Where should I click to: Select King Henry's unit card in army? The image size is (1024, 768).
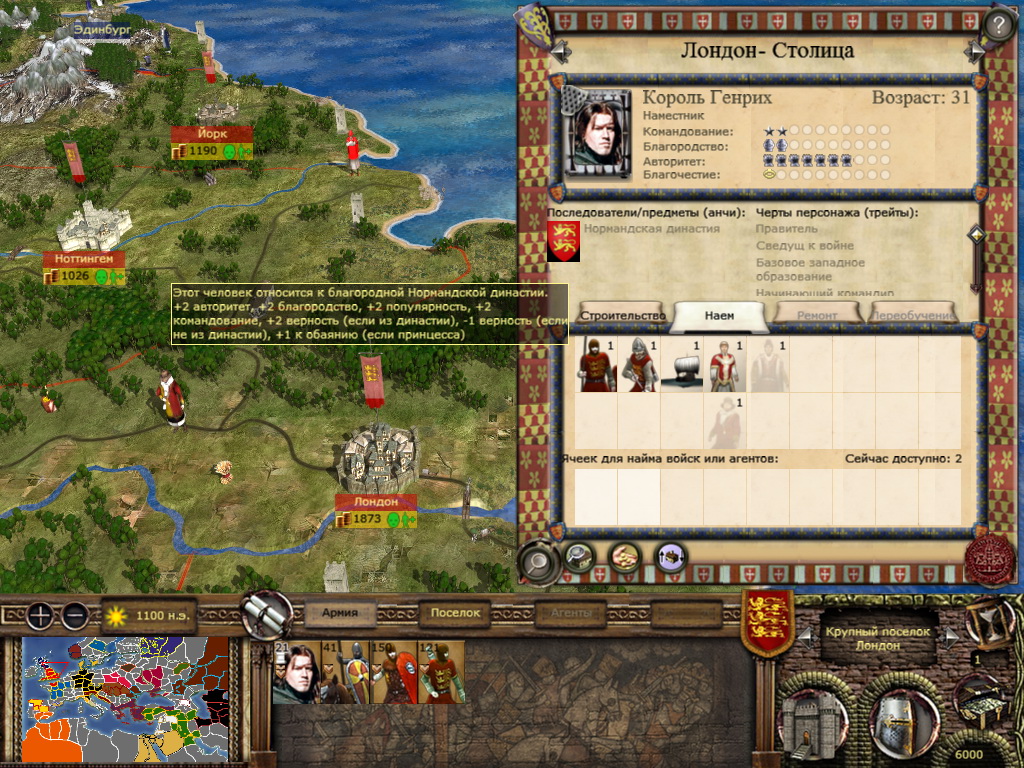(x=296, y=672)
